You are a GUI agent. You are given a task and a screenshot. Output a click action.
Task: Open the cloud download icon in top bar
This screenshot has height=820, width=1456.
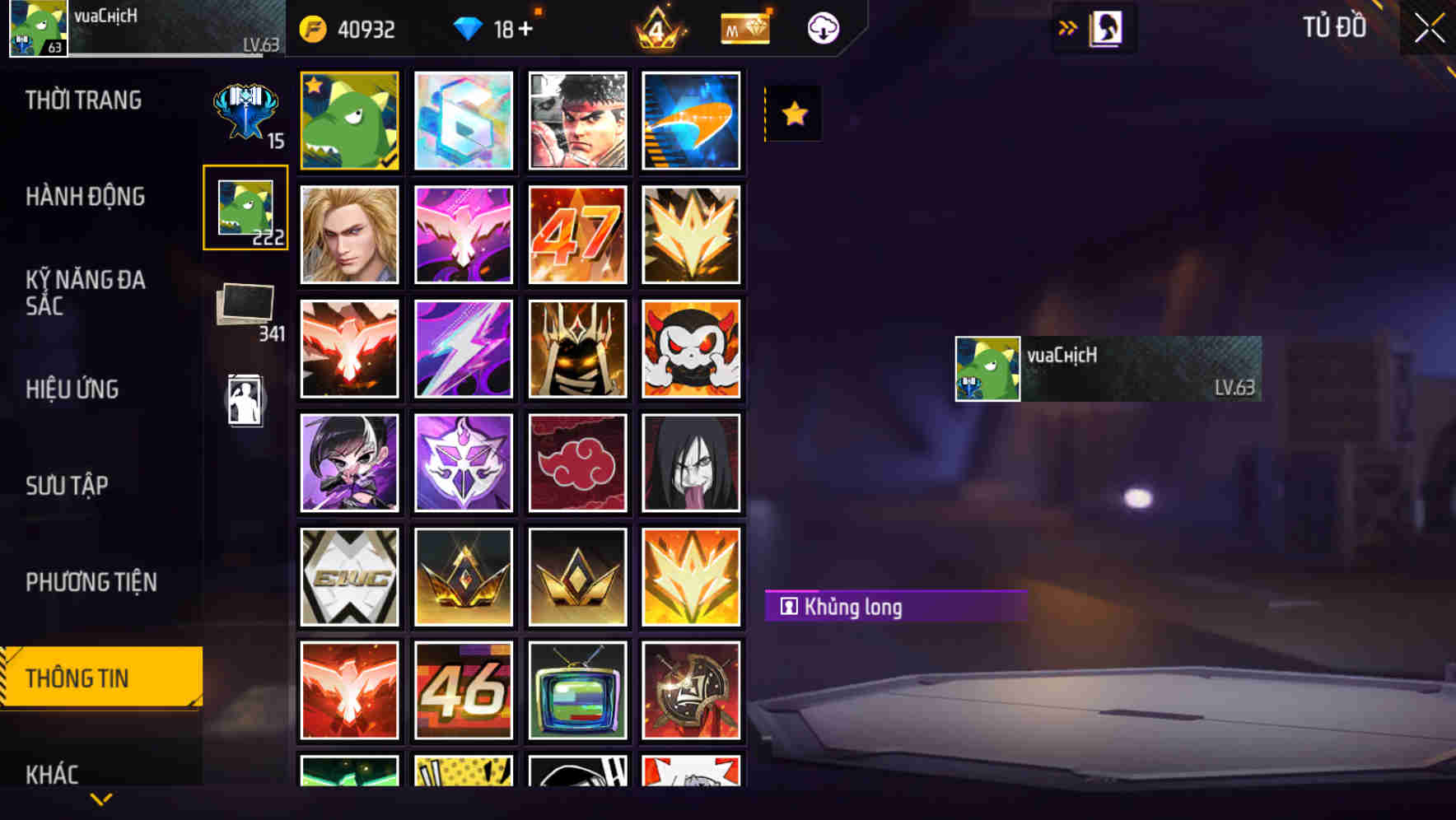click(821, 28)
